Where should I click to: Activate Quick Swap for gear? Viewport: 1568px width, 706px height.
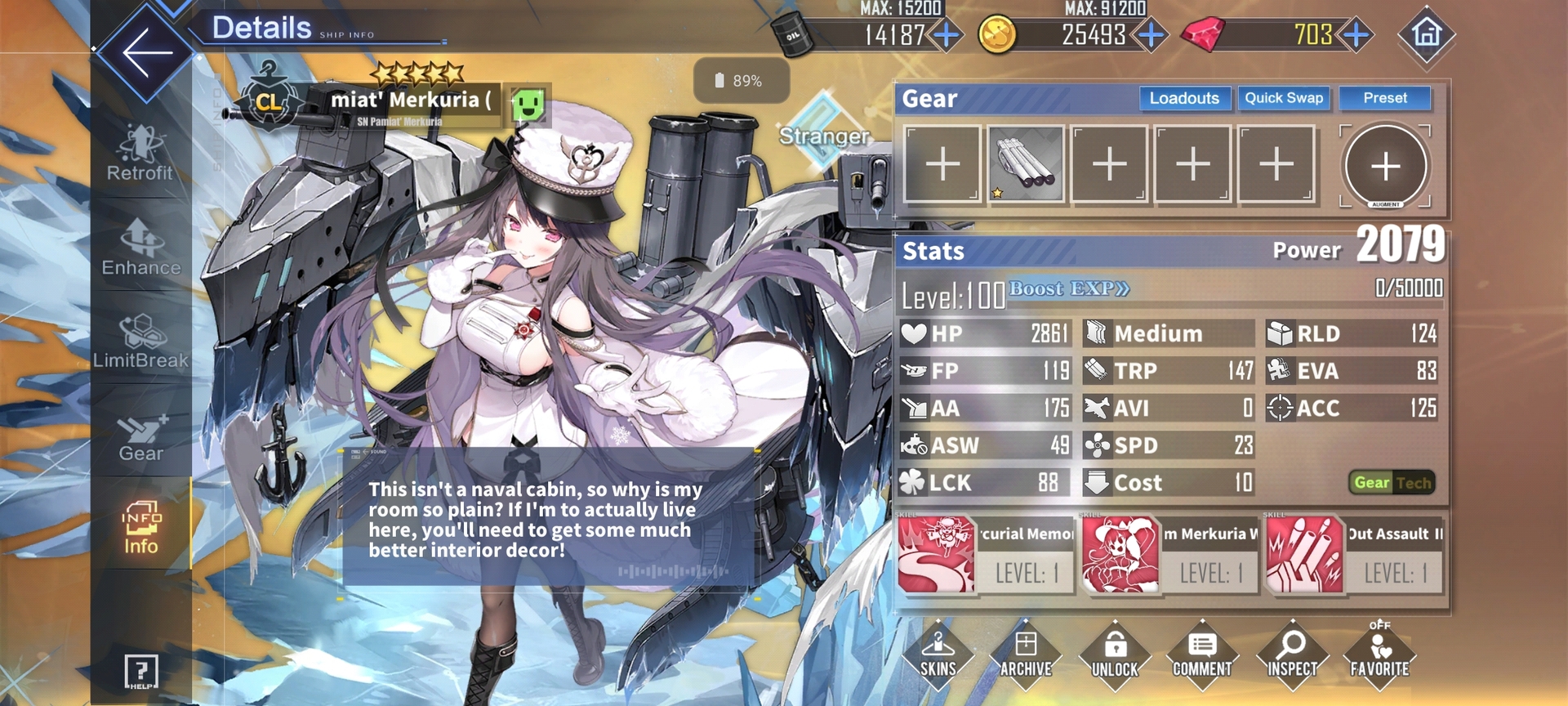tap(1283, 99)
